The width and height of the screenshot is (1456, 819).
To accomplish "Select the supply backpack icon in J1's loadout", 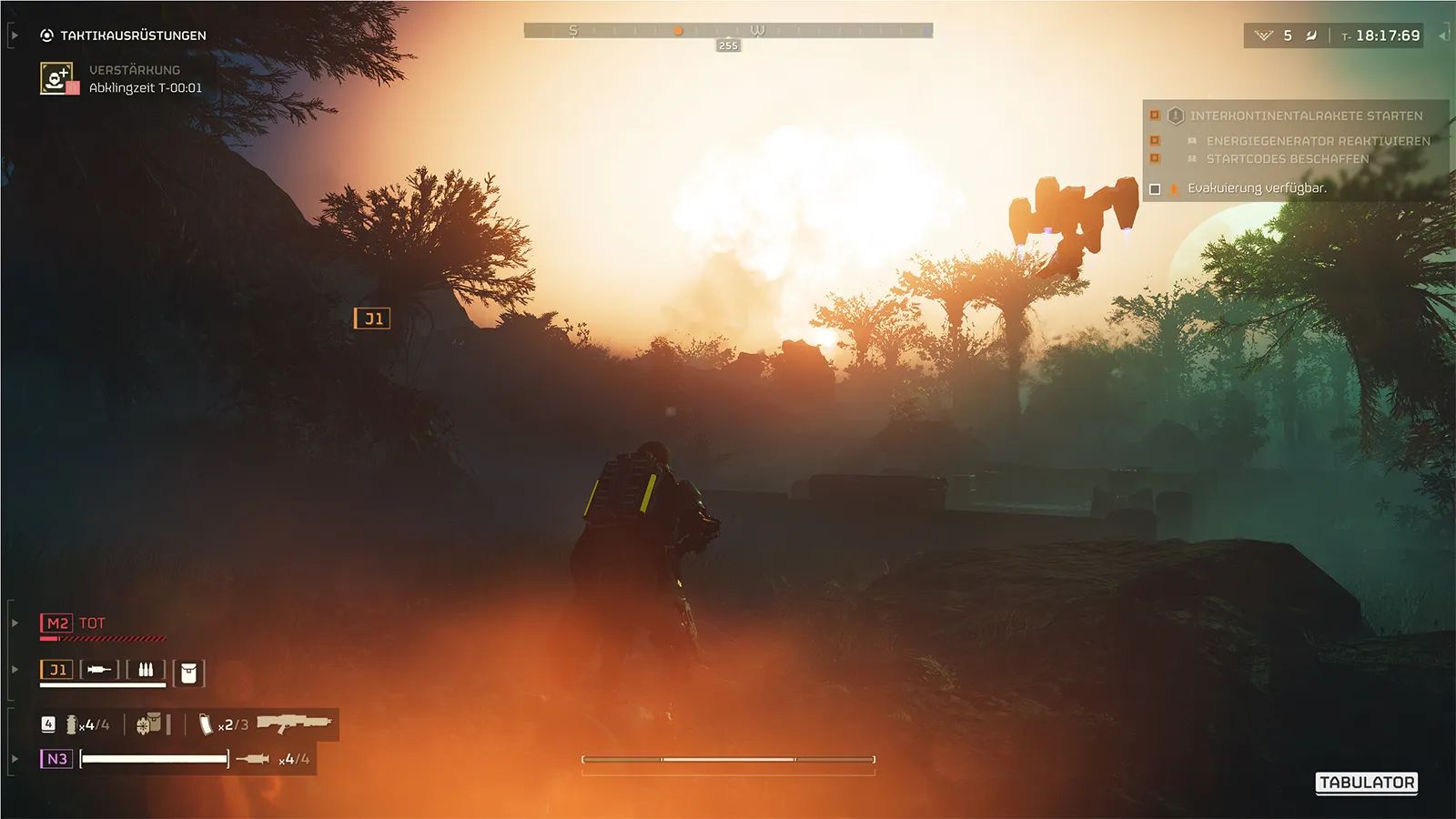I will tap(187, 673).
